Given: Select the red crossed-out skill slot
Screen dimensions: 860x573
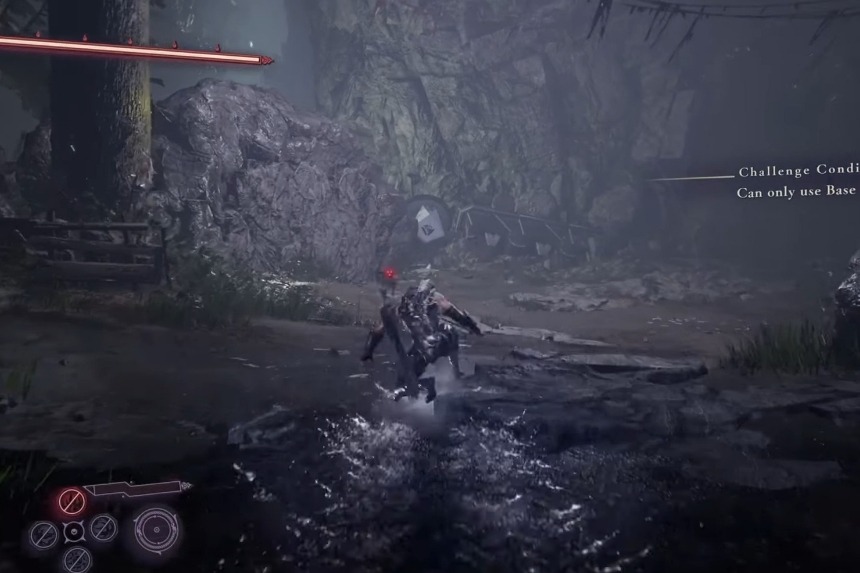Looking at the screenshot, I should pyautogui.click(x=71, y=500).
